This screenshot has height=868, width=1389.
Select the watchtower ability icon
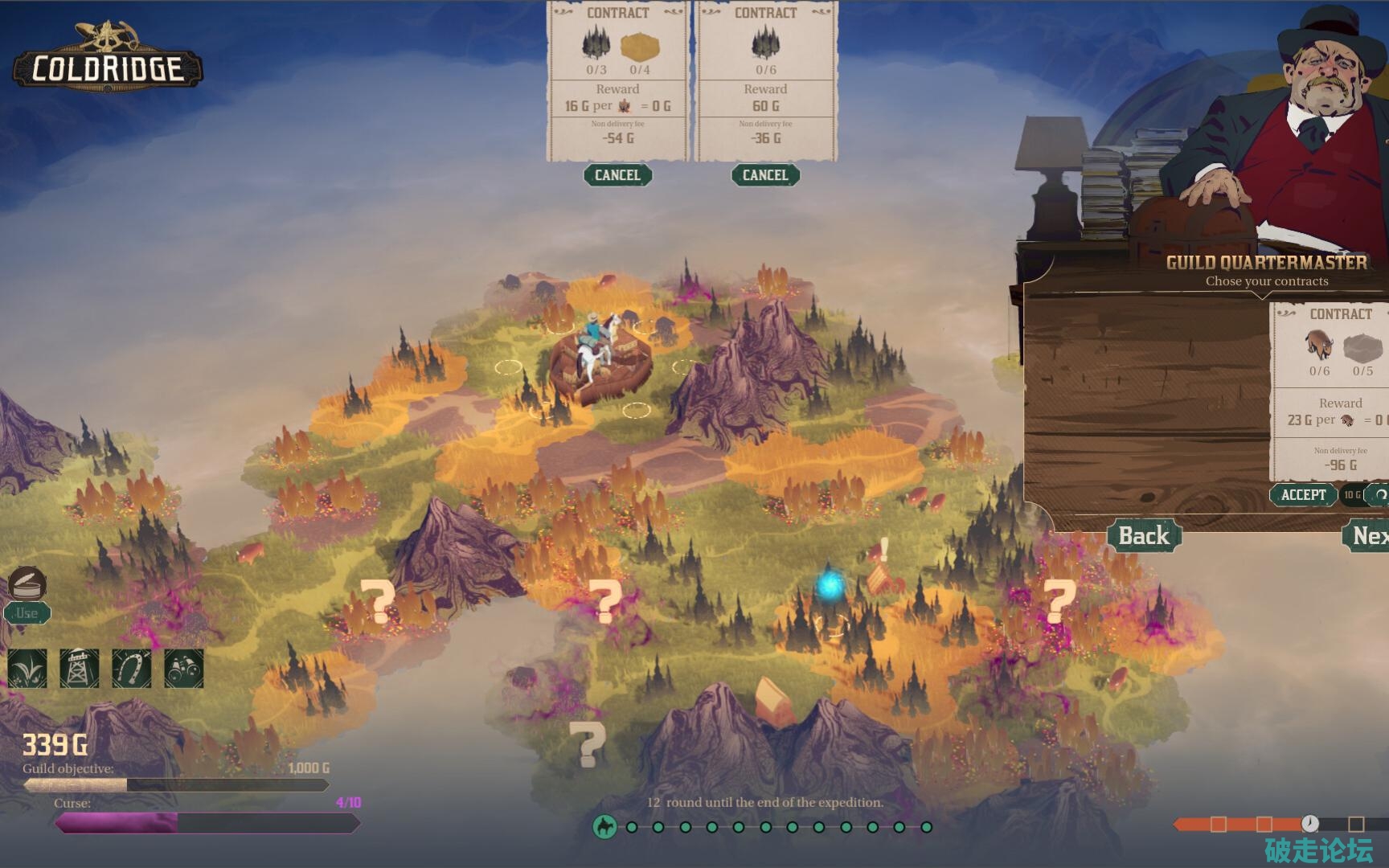pos(80,669)
